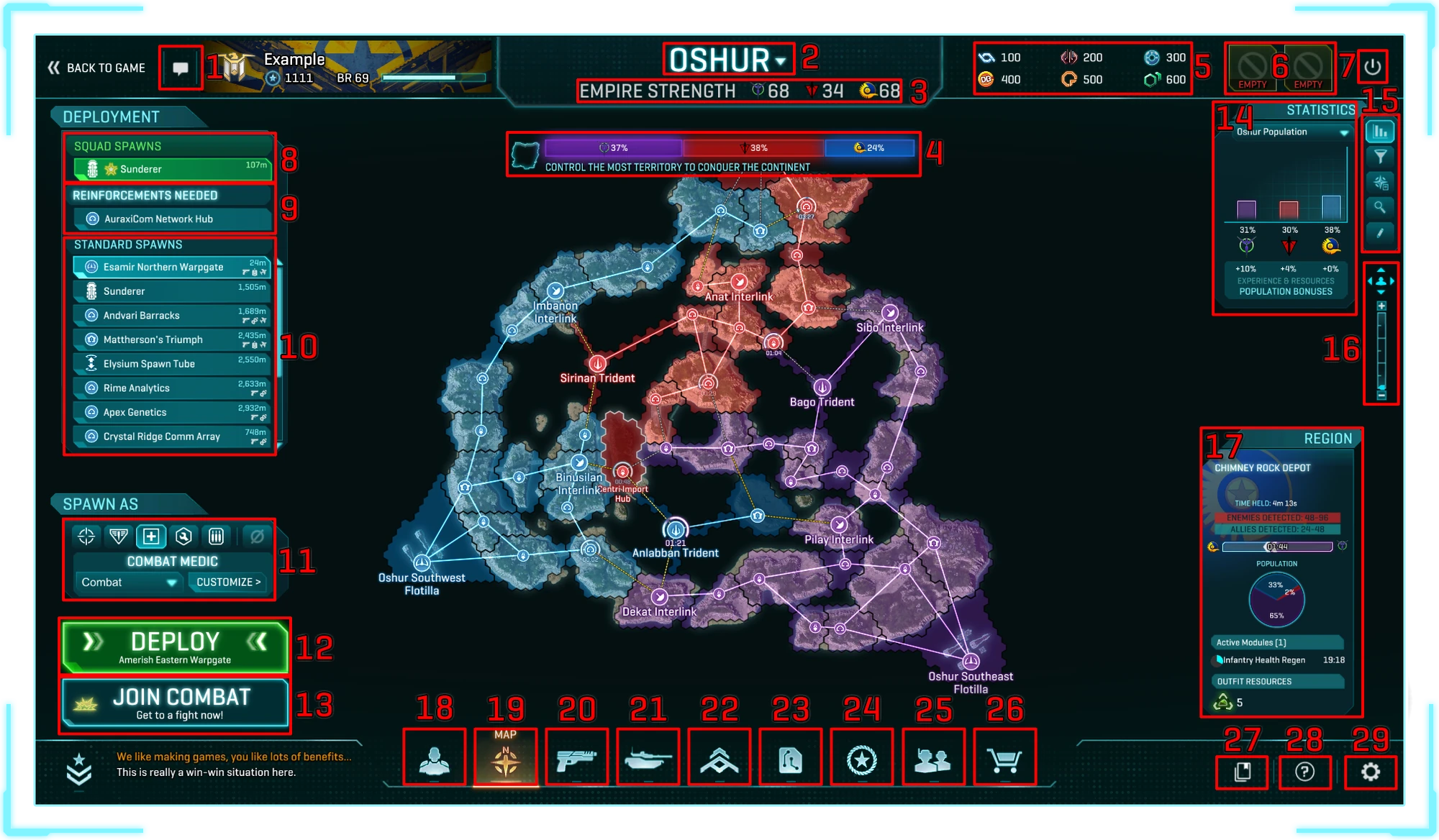Open the weapons armory icon

point(577,757)
